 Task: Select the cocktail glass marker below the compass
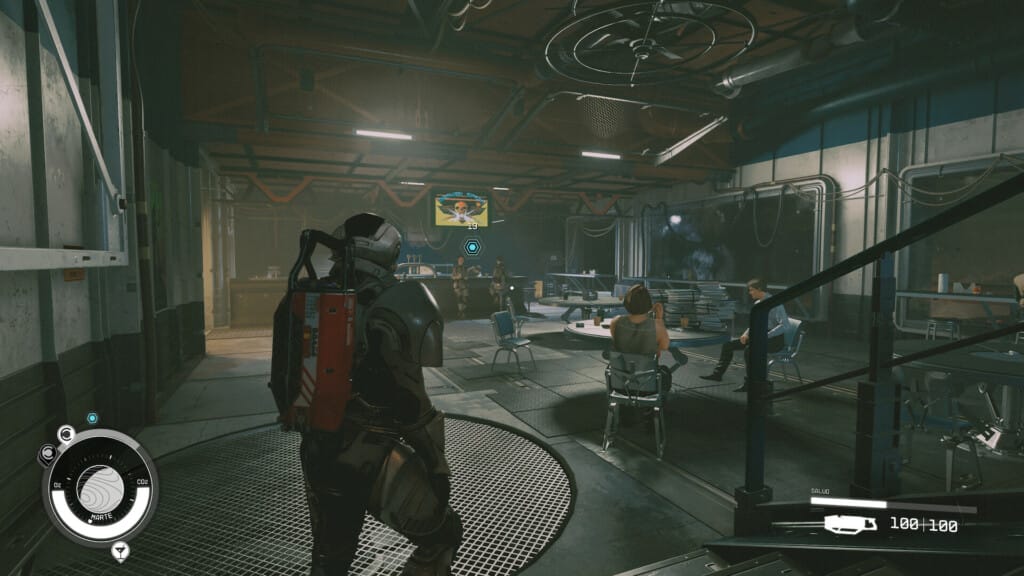click(x=120, y=549)
